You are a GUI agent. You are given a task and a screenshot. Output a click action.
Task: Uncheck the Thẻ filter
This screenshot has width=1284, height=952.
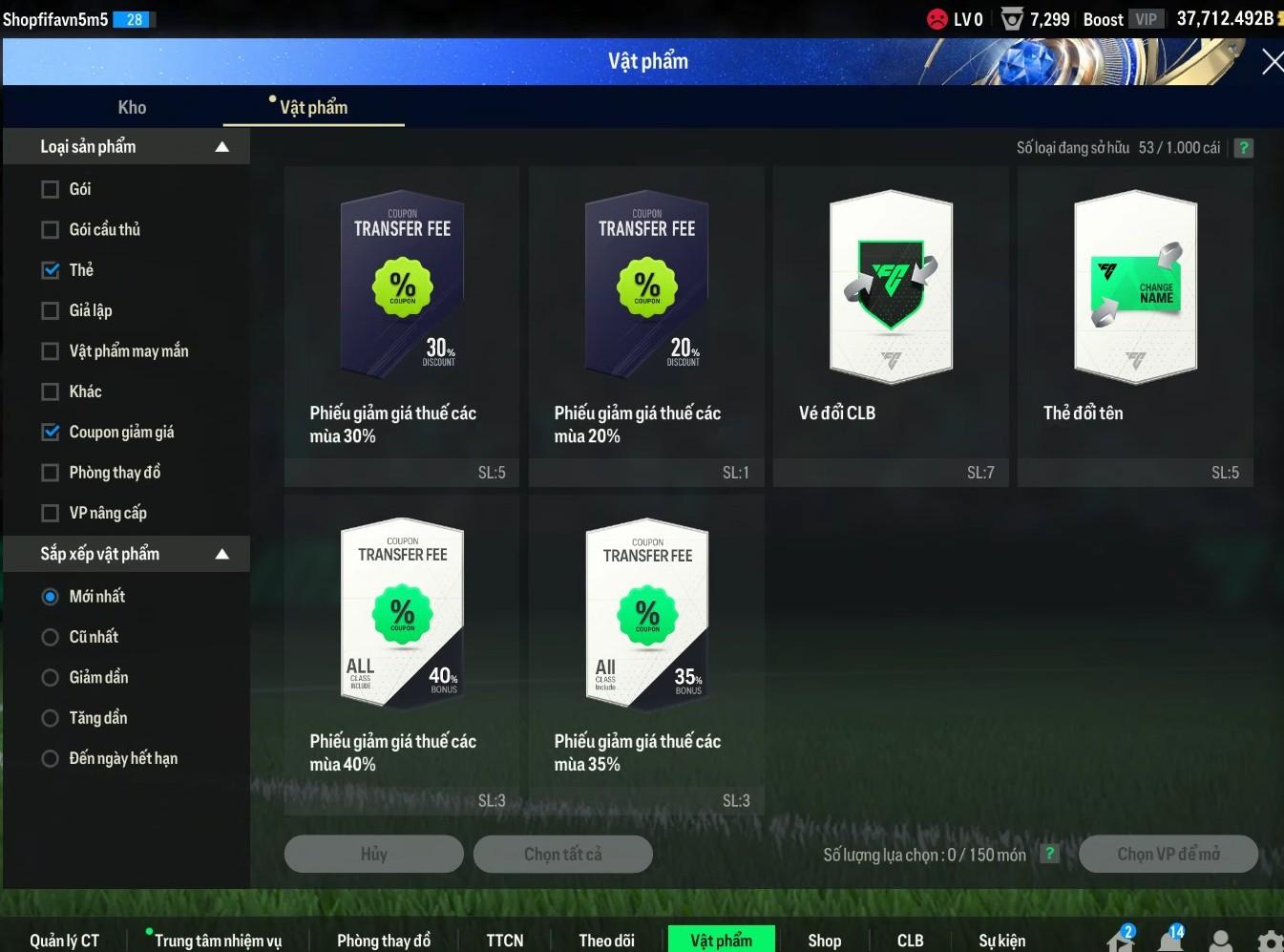[51, 270]
